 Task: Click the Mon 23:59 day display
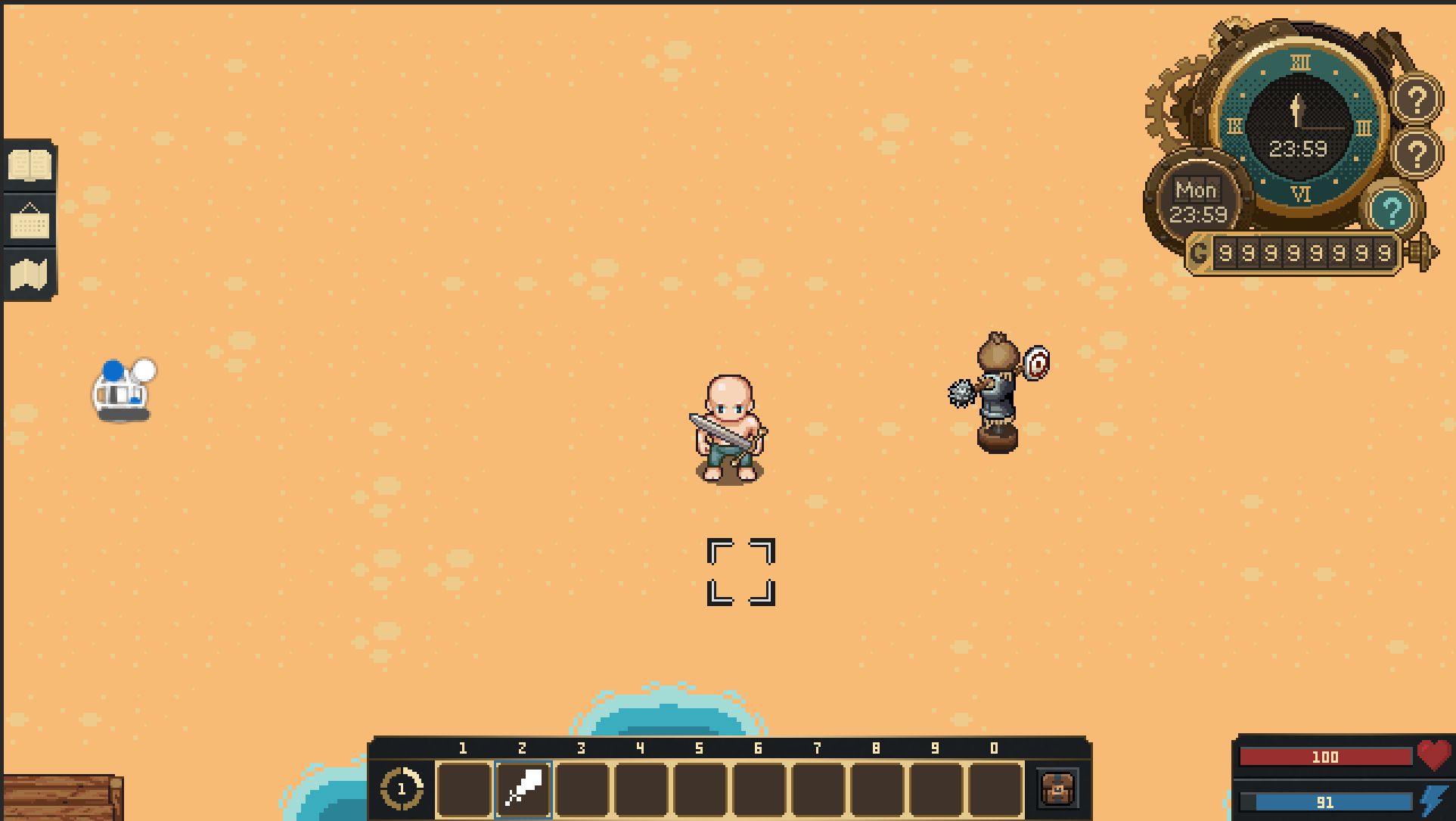pos(1198,201)
